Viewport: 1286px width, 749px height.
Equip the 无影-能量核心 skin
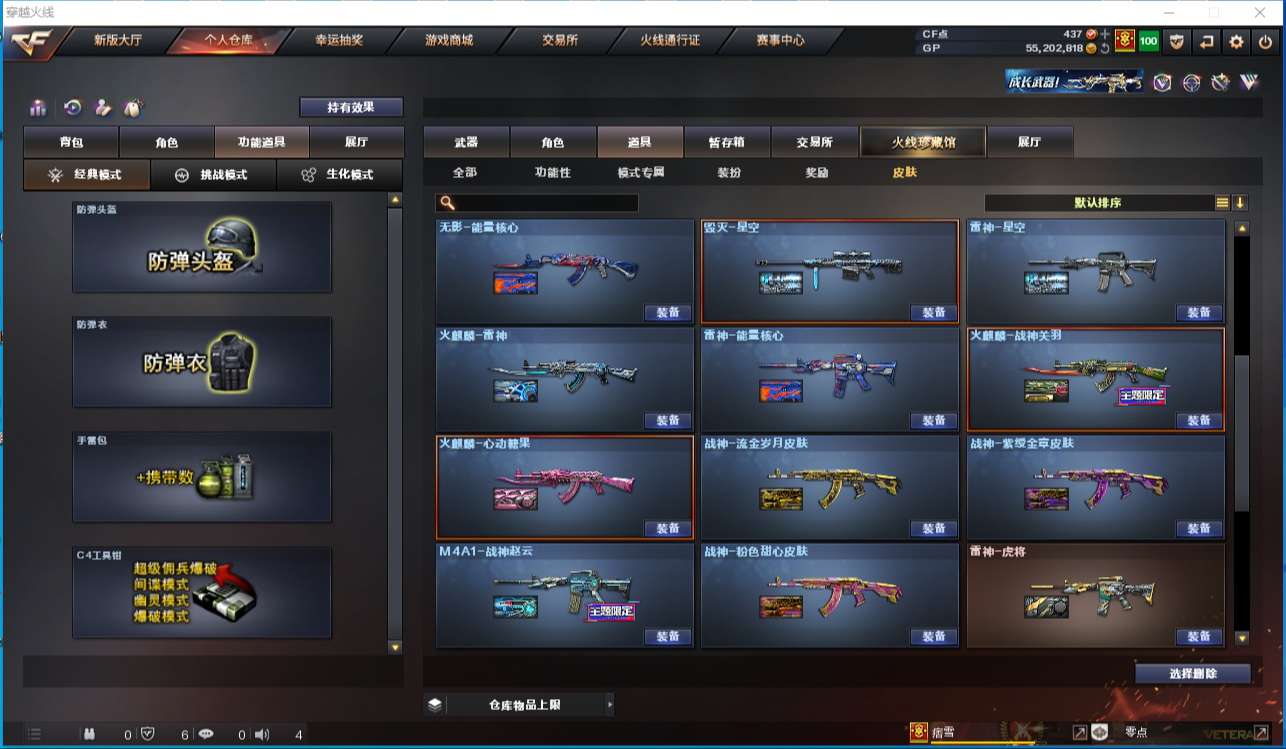667,313
